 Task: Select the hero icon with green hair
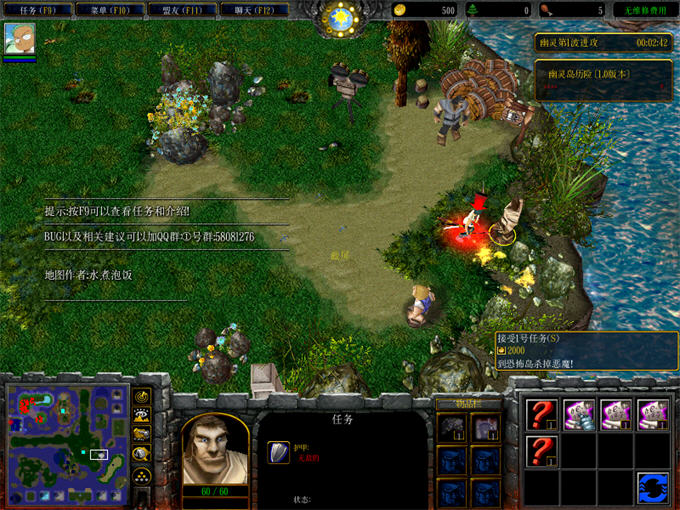(19, 39)
